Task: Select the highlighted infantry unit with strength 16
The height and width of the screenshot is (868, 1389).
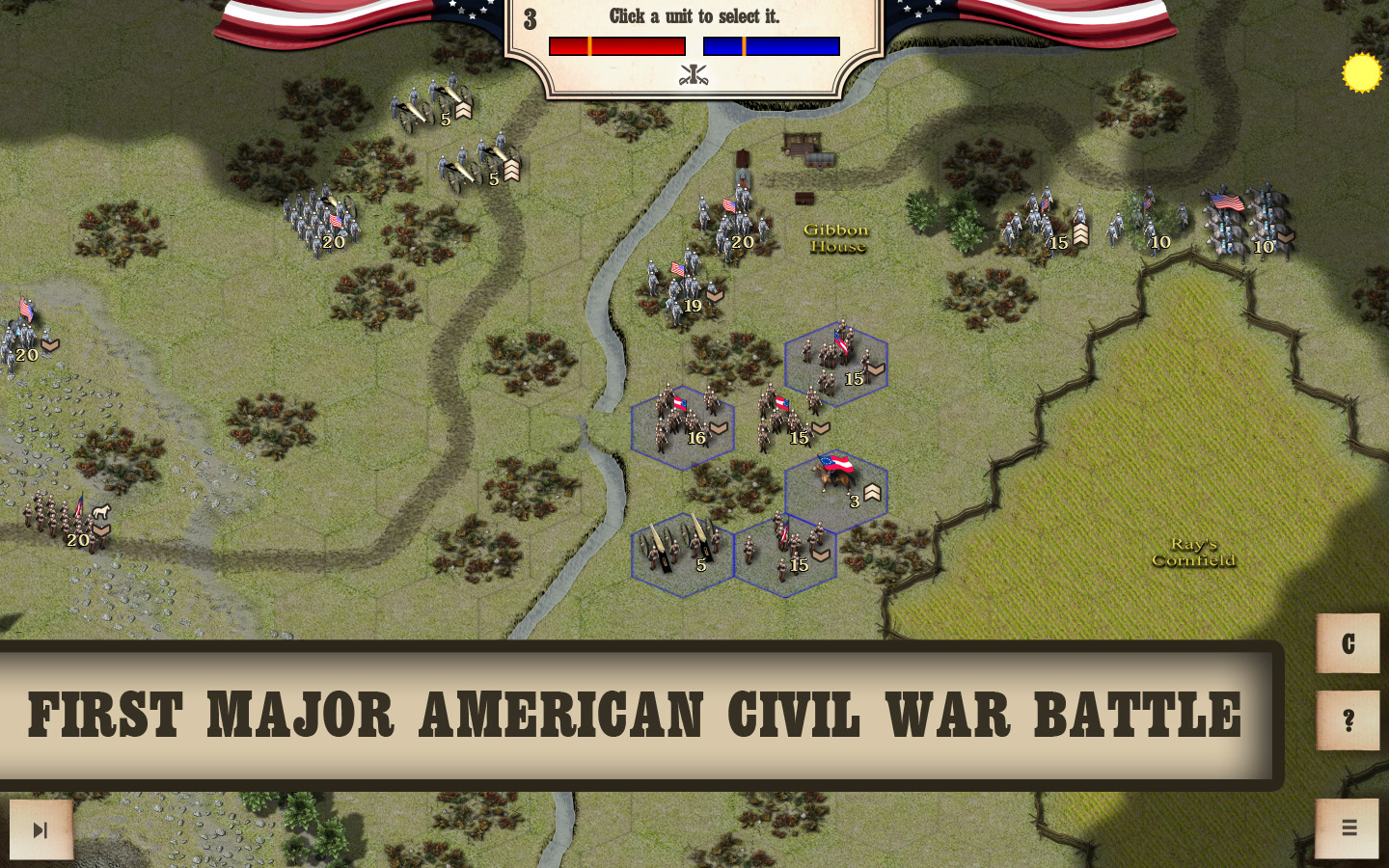Action: pyautogui.click(x=682, y=426)
